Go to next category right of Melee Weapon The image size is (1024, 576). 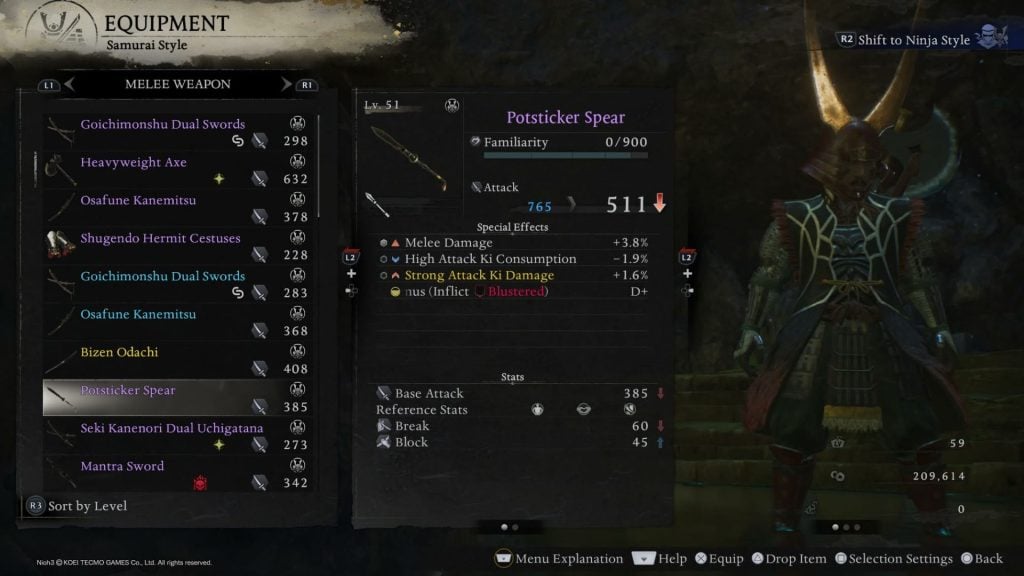(x=287, y=85)
